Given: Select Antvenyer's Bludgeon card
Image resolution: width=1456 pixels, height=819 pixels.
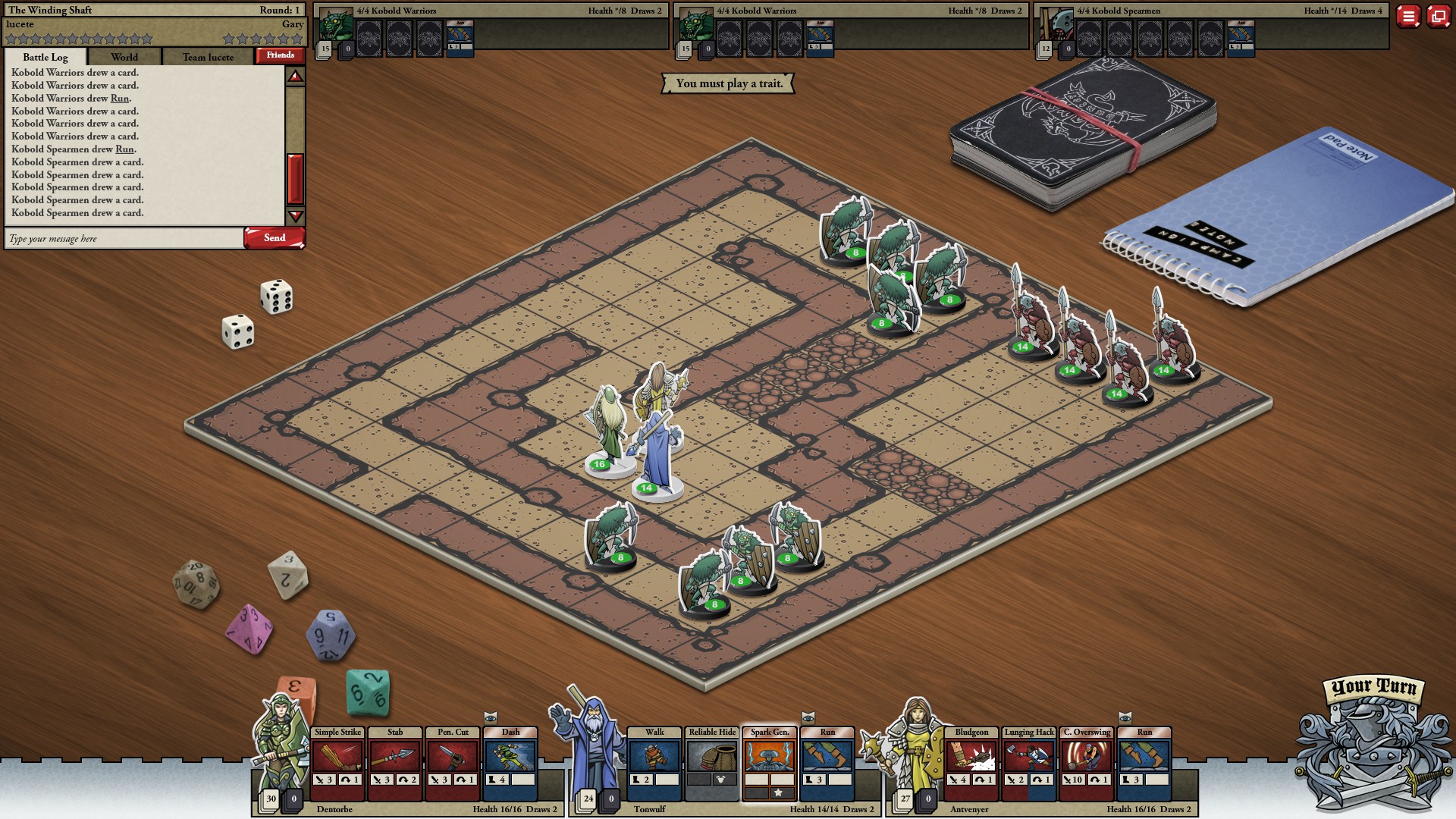Looking at the screenshot, I should (x=973, y=757).
